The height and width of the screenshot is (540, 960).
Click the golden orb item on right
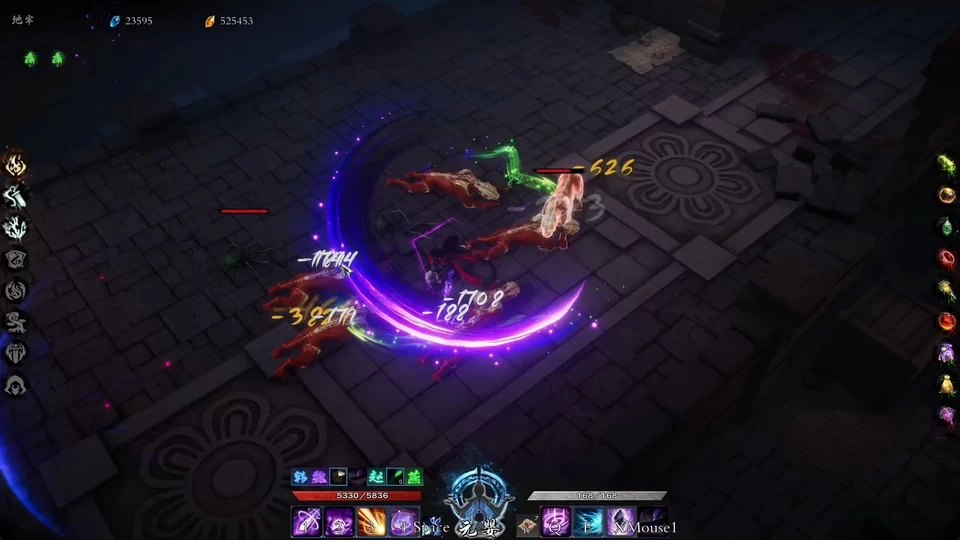[x=946, y=194]
